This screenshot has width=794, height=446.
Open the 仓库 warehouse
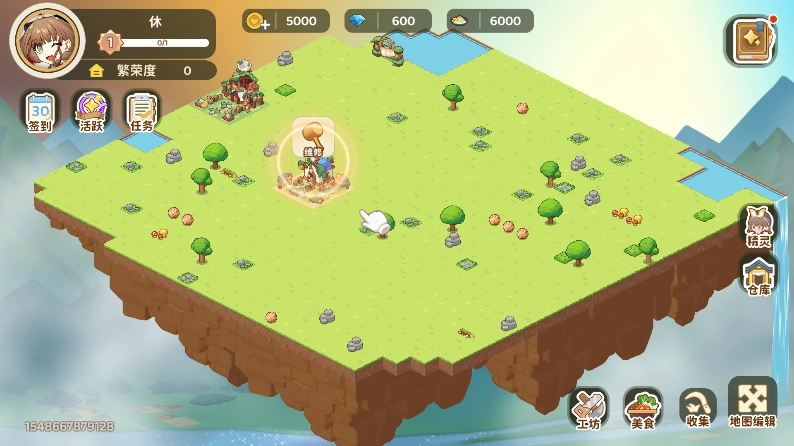pos(759,274)
